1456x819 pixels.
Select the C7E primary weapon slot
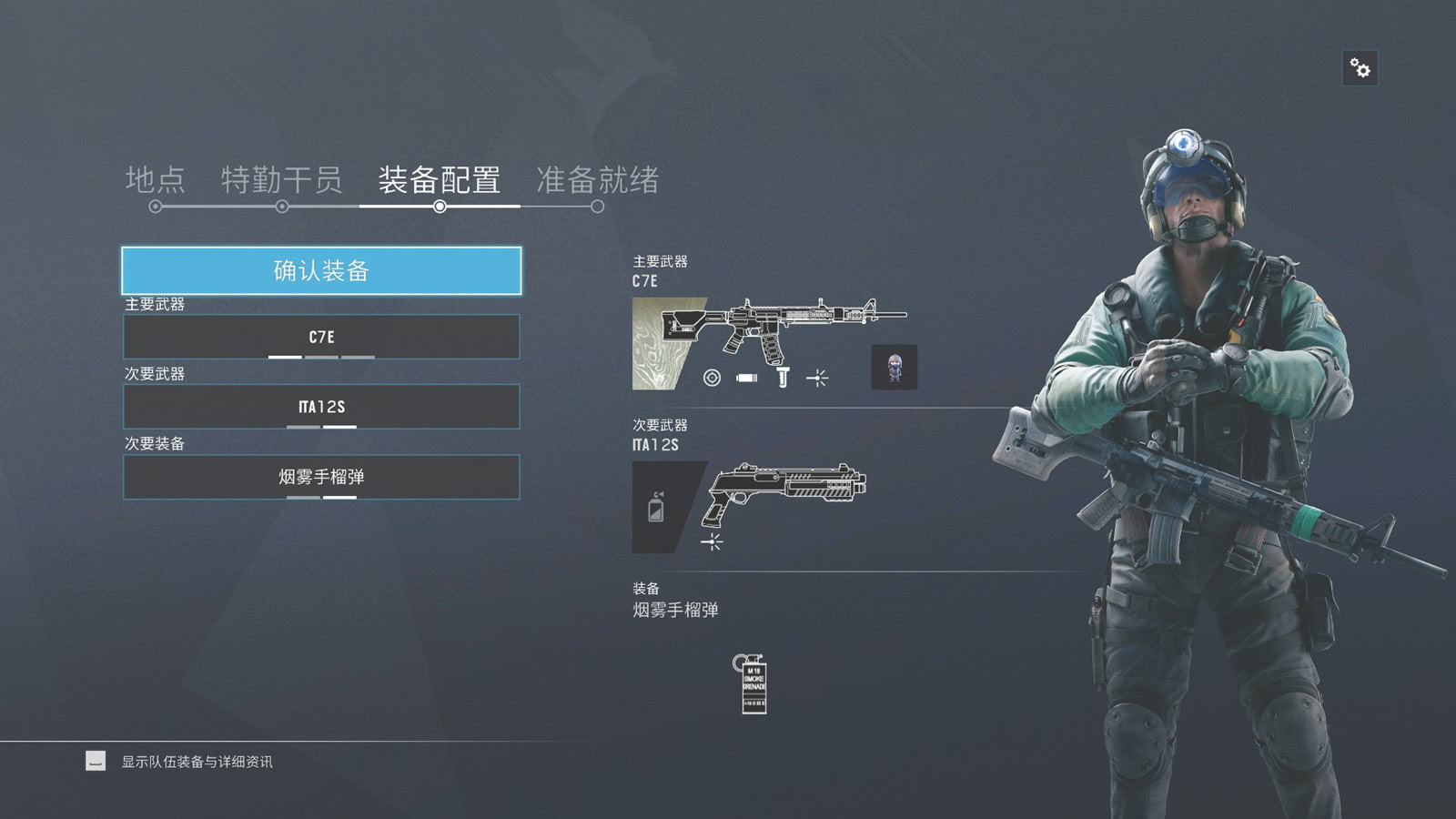point(321,337)
